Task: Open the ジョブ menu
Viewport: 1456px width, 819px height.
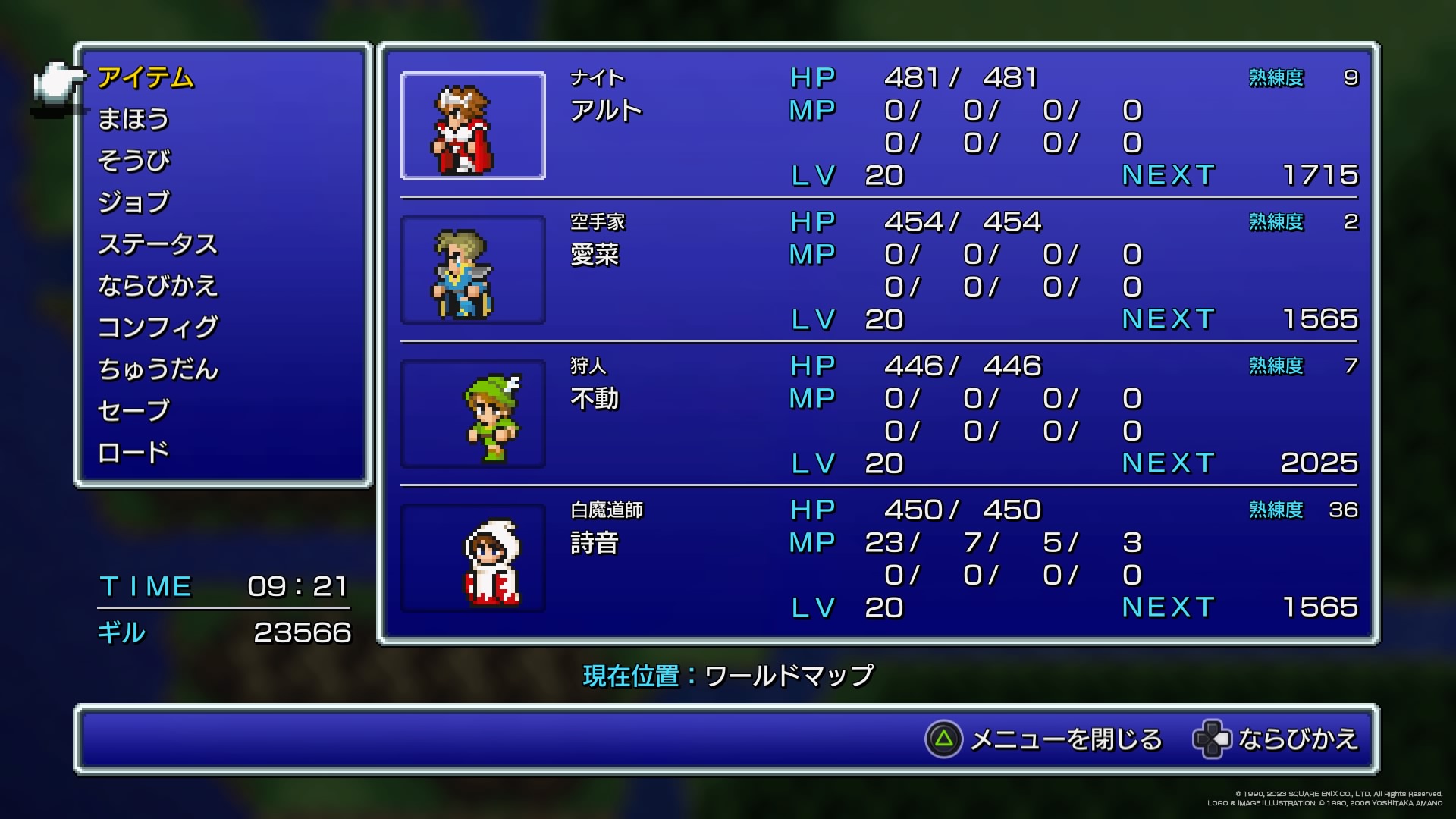Action: [x=133, y=202]
